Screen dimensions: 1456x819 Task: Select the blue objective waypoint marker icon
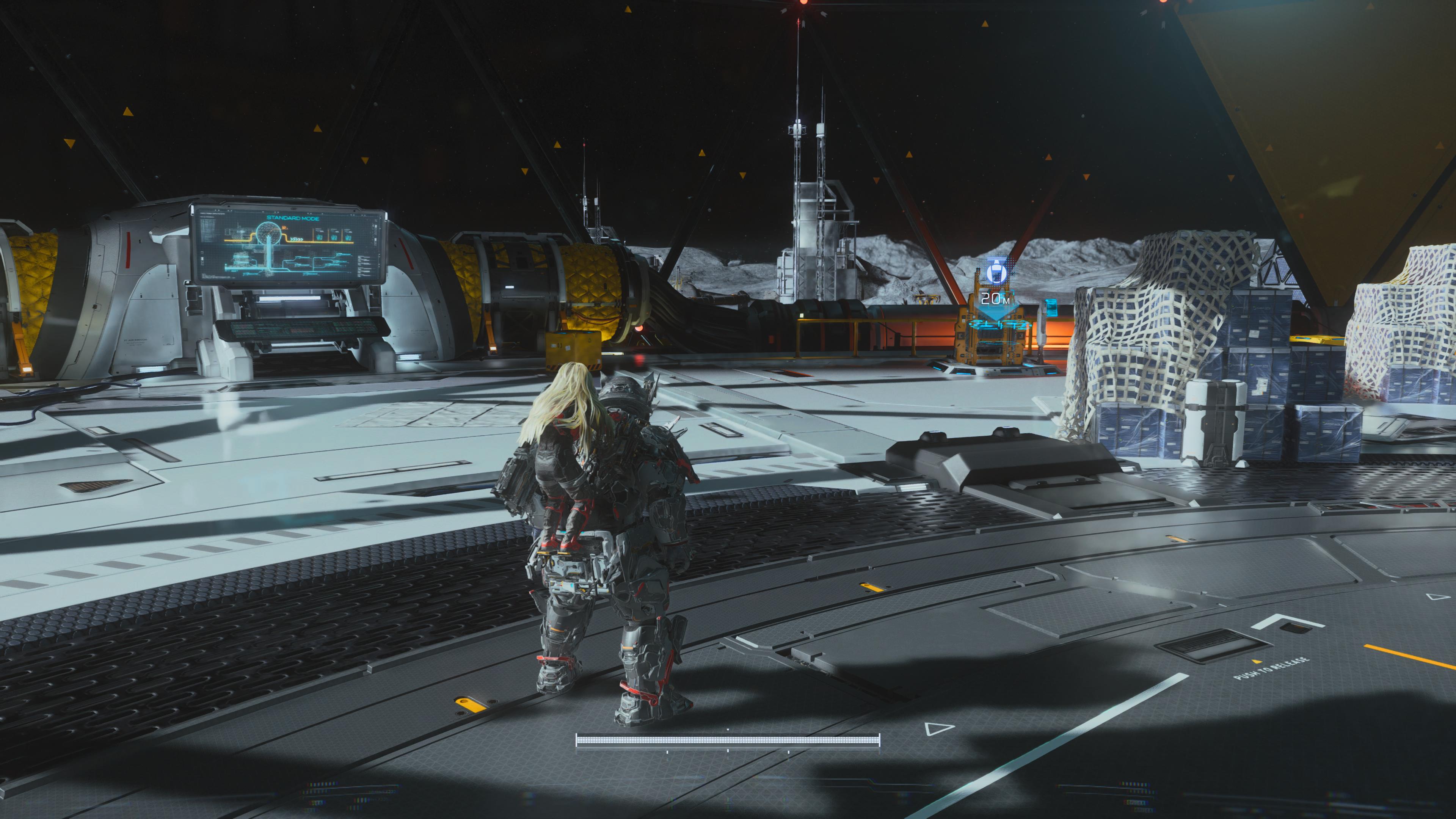[996, 273]
